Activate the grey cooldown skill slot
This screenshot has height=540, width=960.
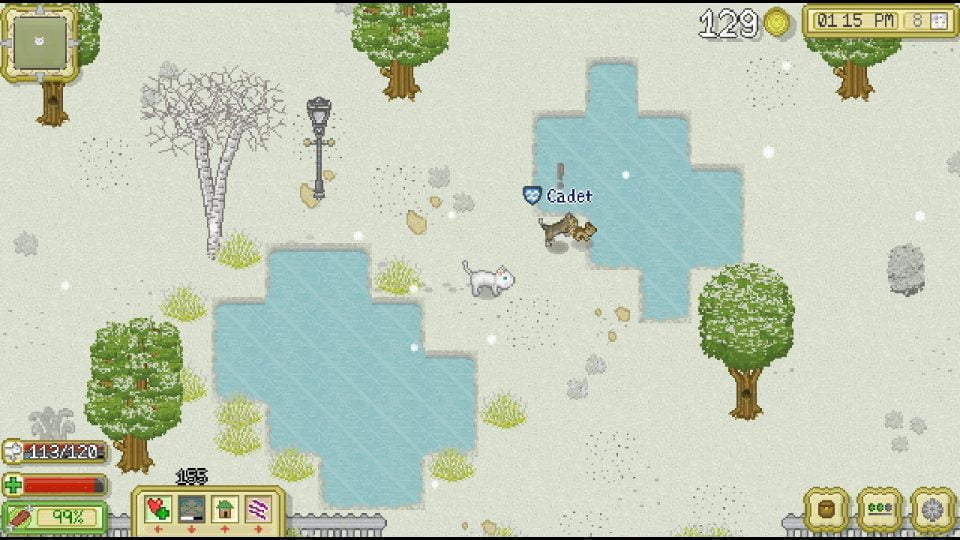pos(192,509)
